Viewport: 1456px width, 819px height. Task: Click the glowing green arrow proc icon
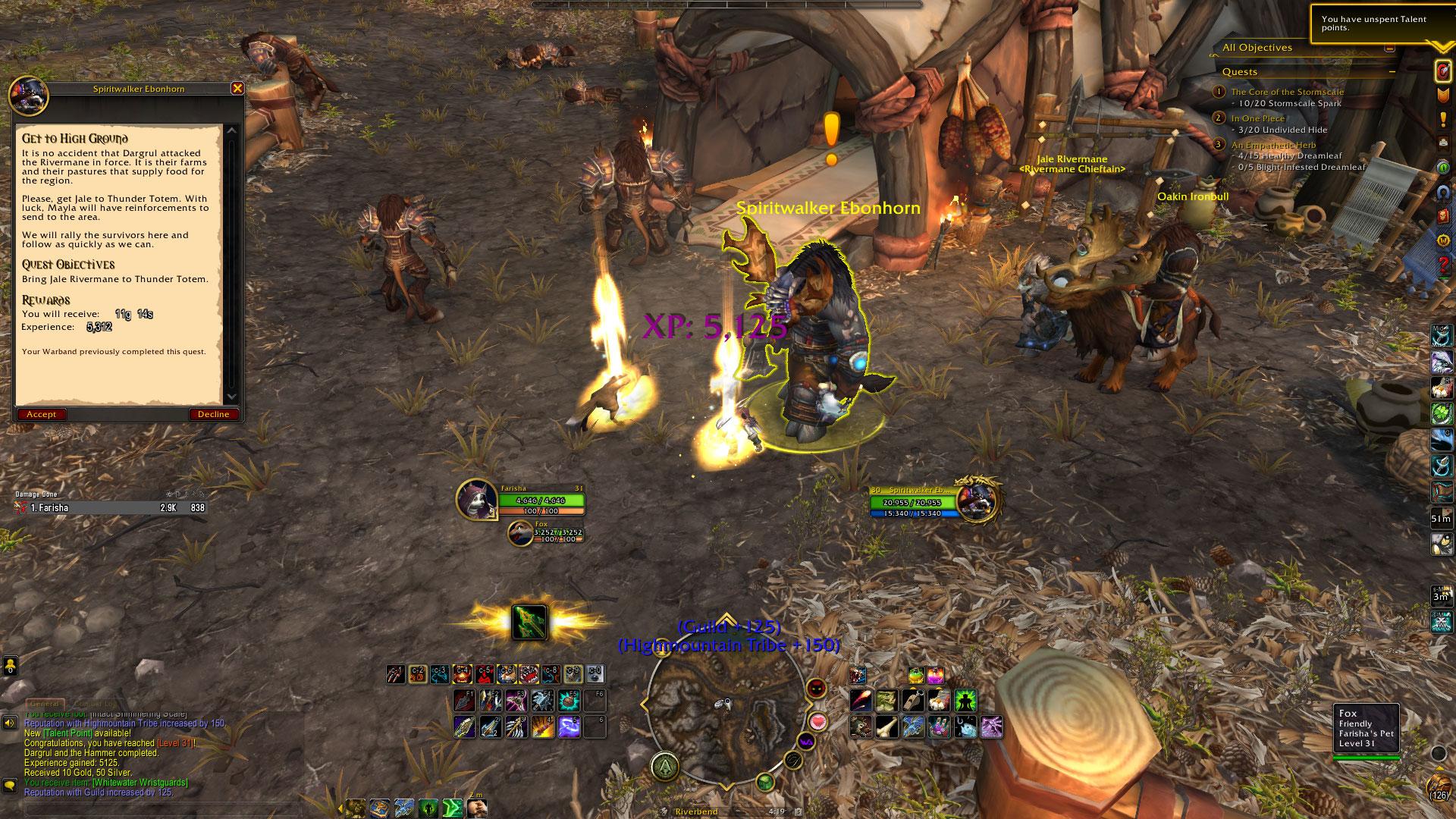529,623
